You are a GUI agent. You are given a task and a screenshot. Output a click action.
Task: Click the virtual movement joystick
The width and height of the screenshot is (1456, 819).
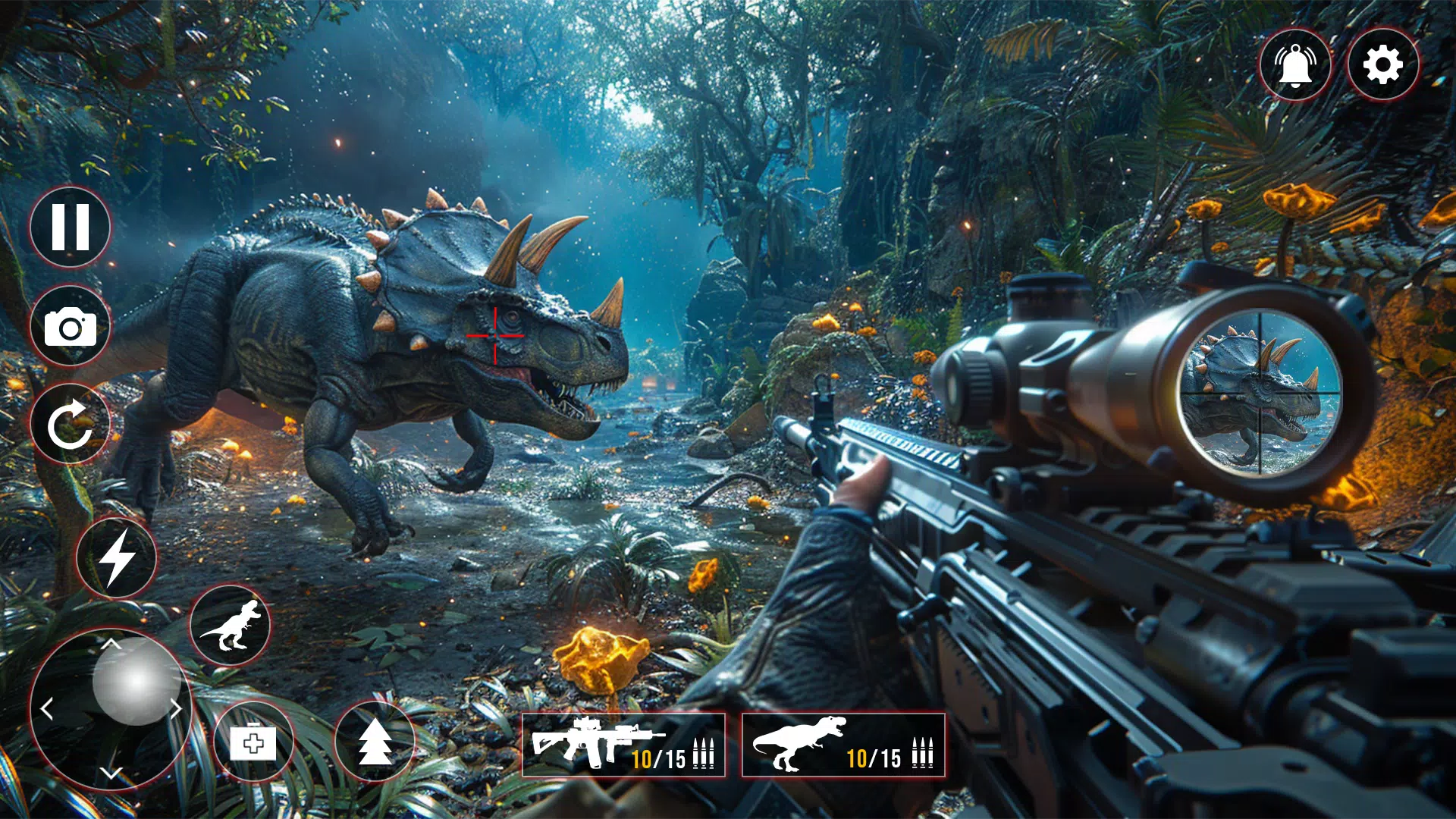pyautogui.click(x=136, y=681)
